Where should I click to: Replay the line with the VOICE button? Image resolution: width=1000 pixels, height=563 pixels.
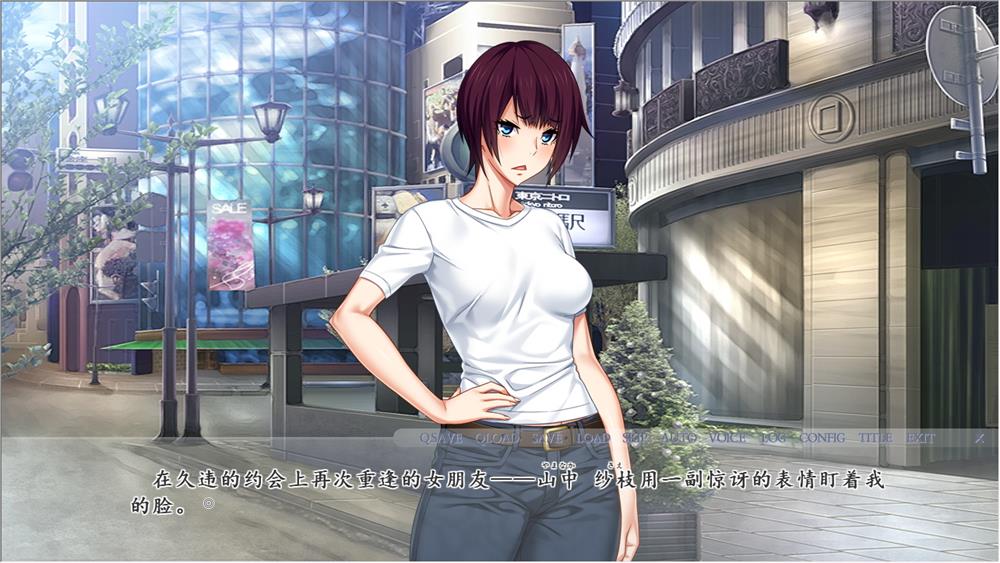coord(727,438)
